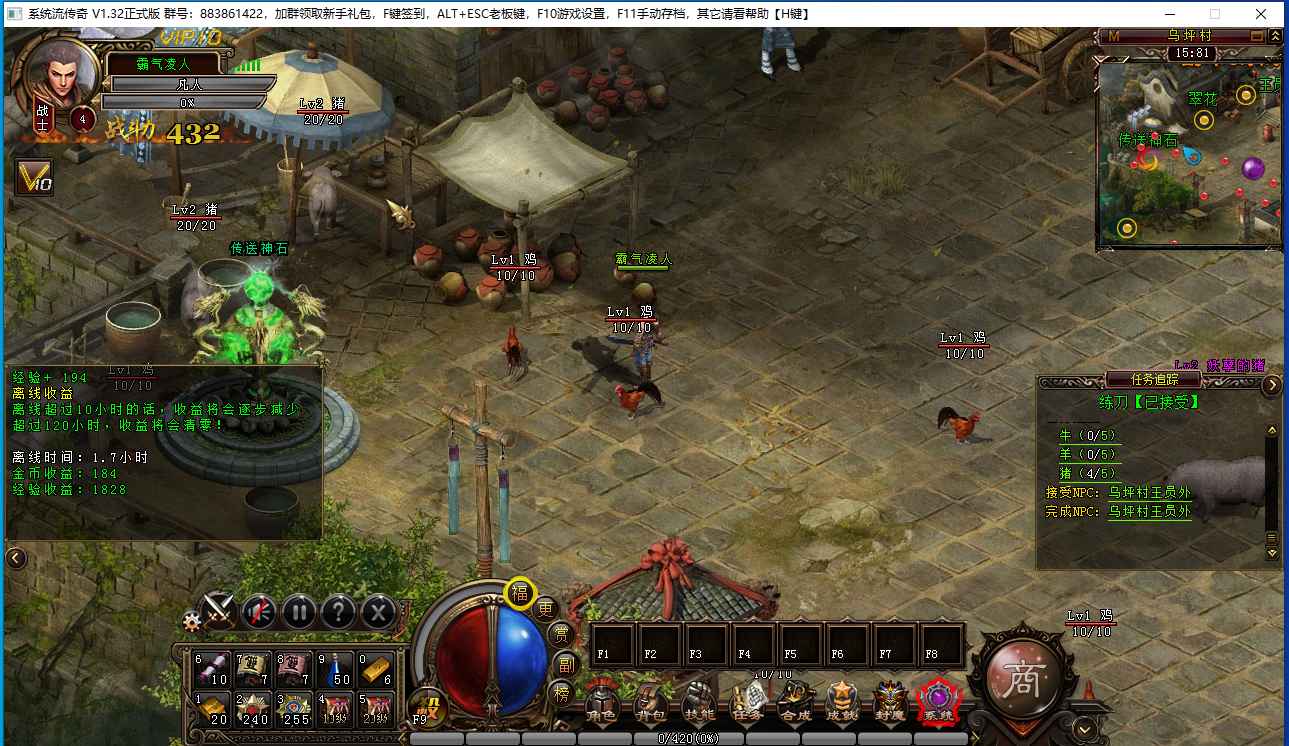This screenshot has height=746, width=1289.
Task: Select the gold bar item in slot 0
Action: [x=376, y=669]
